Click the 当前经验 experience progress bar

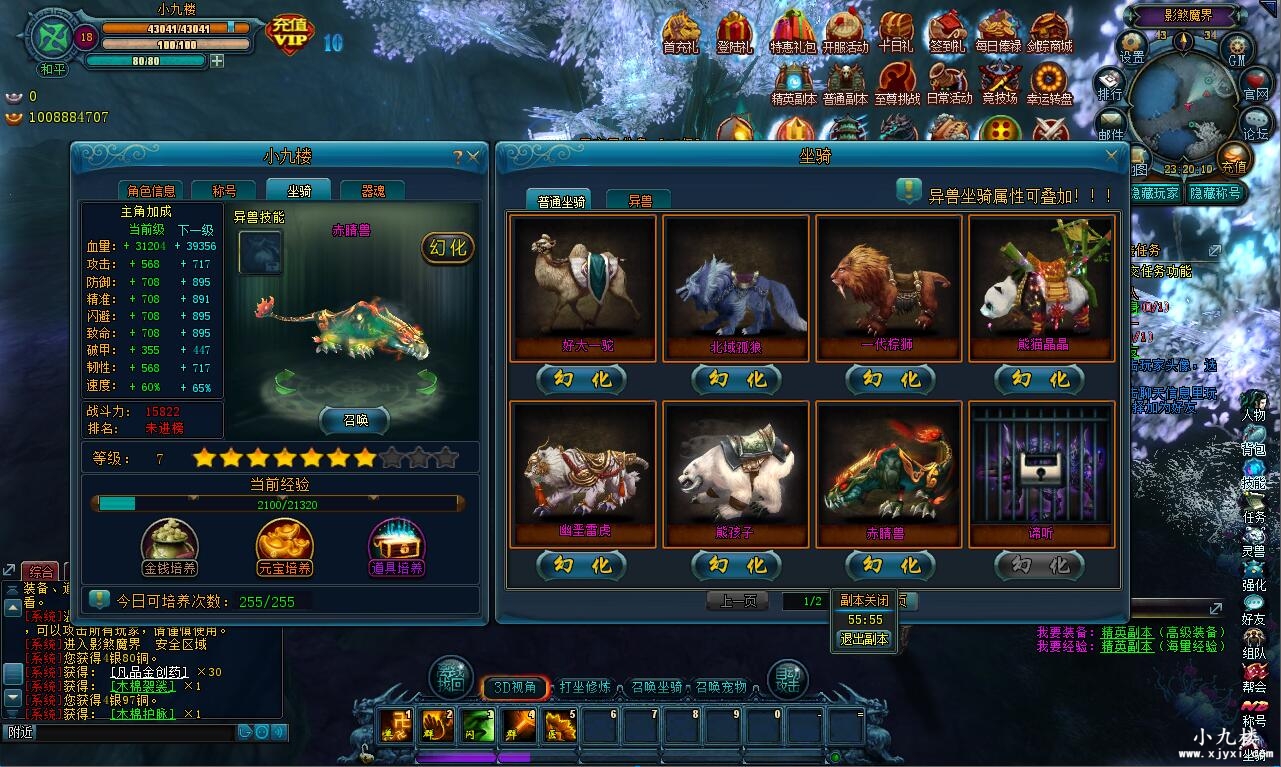(280, 504)
